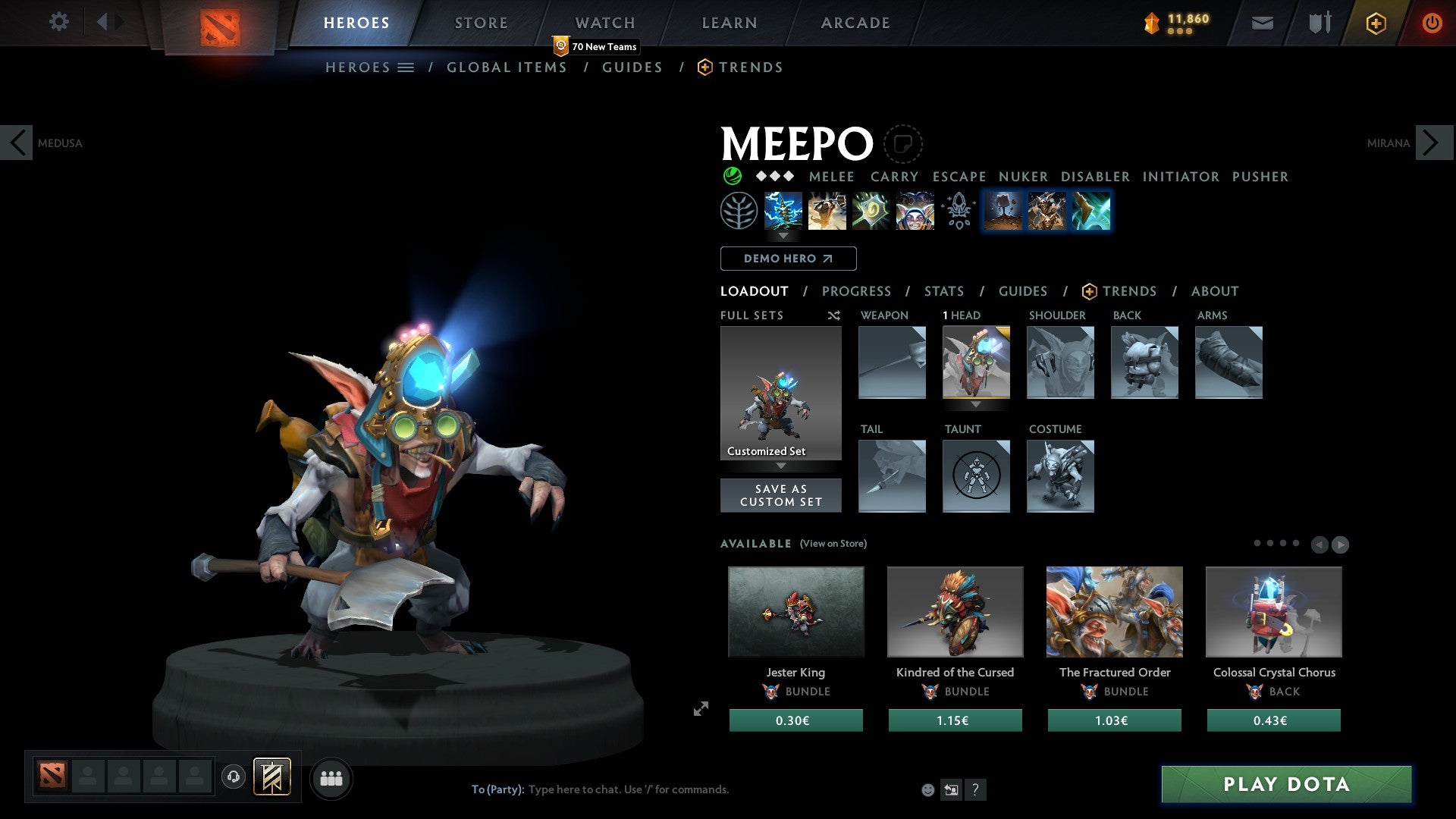Switch to the STATS tab
Viewport: 1456px width, 819px height.
pyautogui.click(x=944, y=291)
